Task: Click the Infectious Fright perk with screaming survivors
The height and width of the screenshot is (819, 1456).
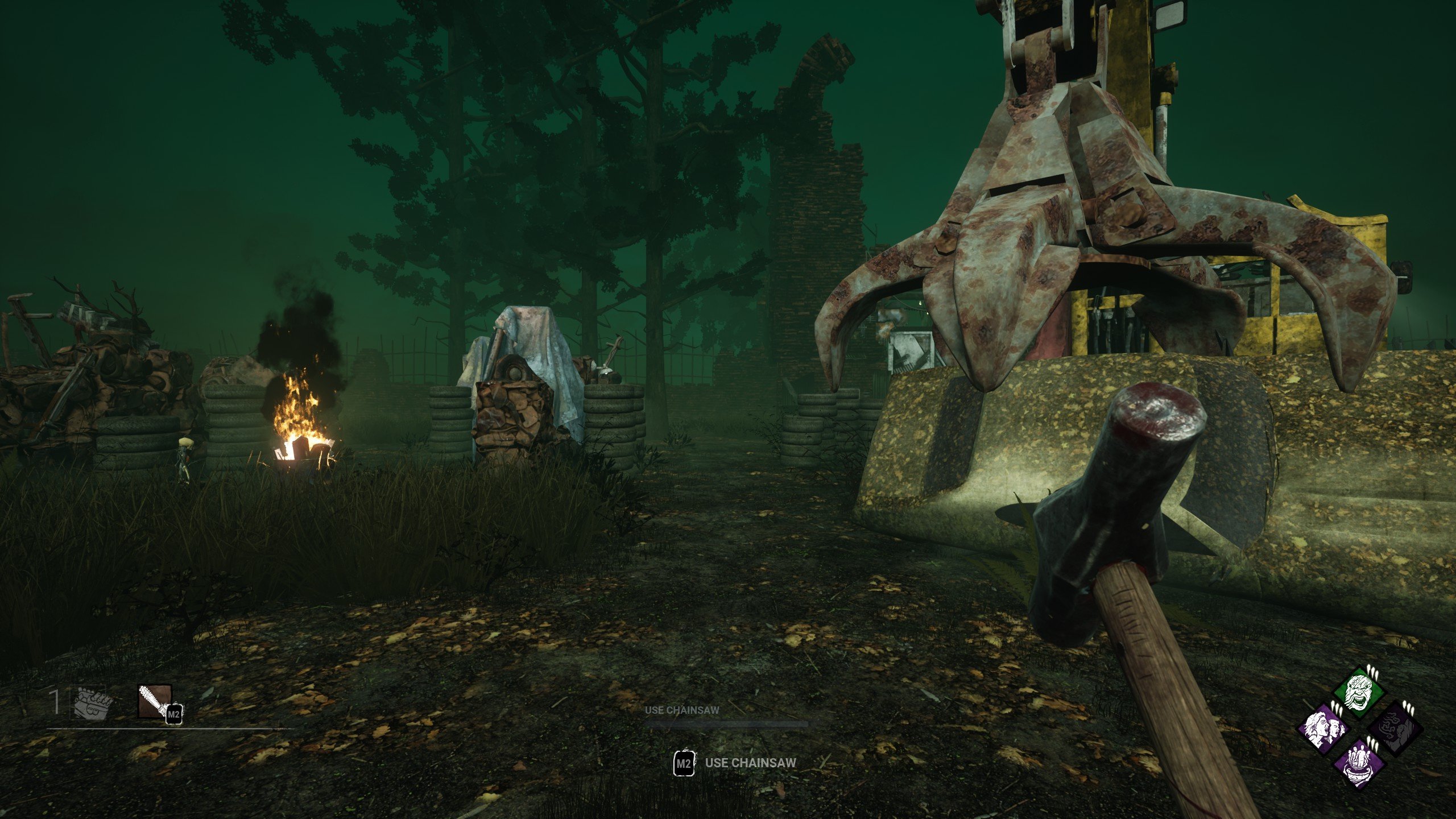Action: [1325, 730]
